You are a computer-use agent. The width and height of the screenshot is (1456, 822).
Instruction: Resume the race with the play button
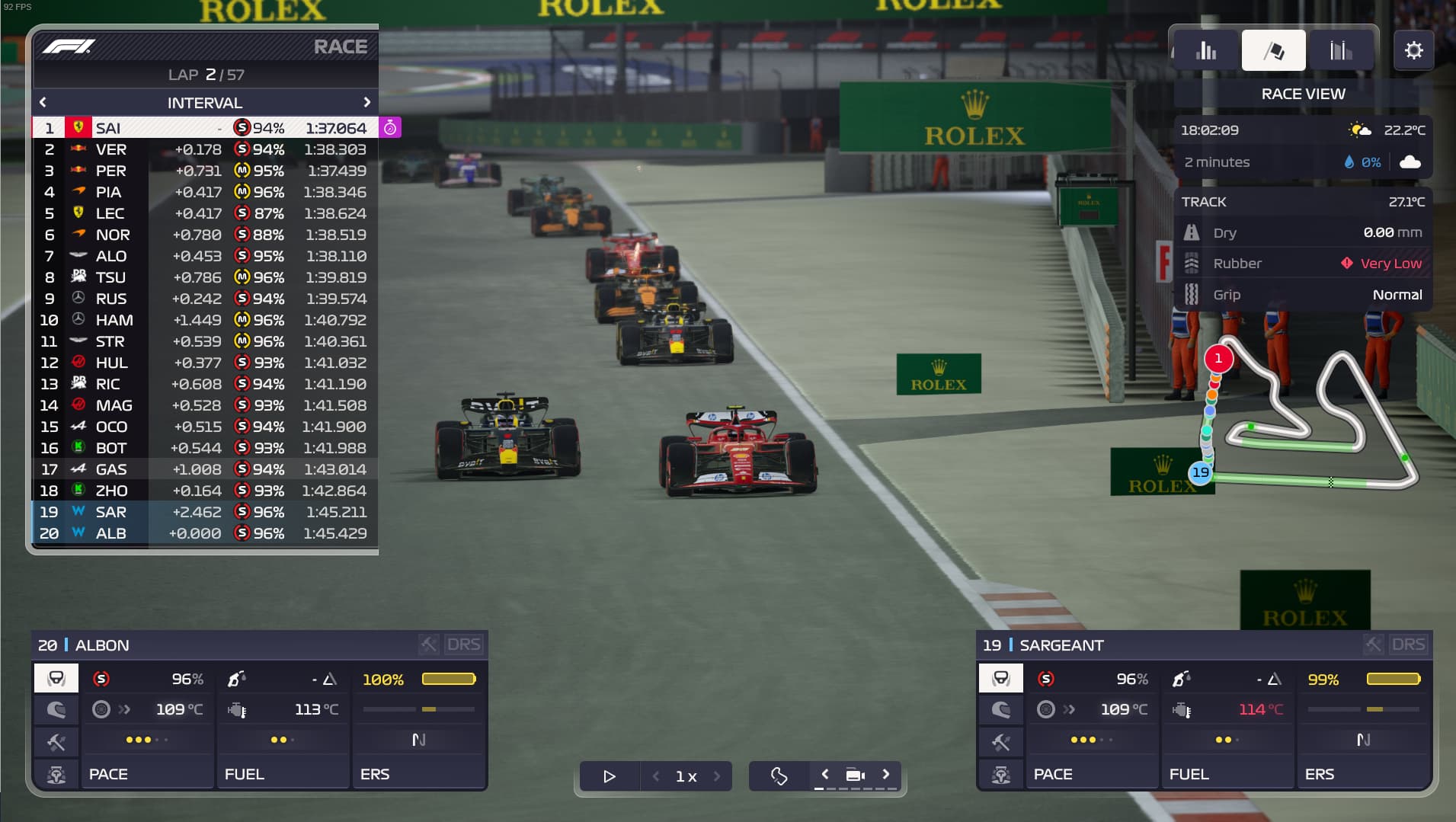[609, 776]
